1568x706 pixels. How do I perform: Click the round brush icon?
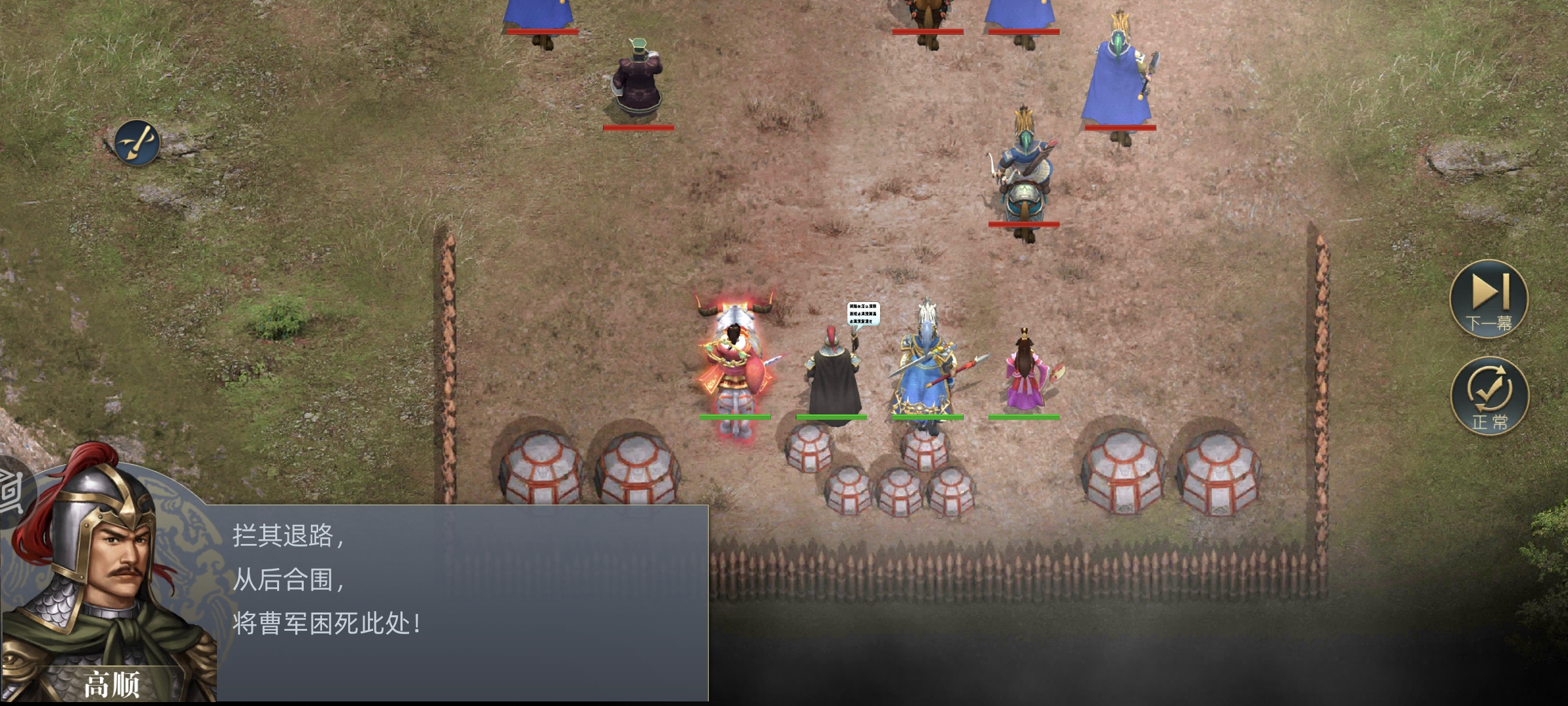pos(137,142)
